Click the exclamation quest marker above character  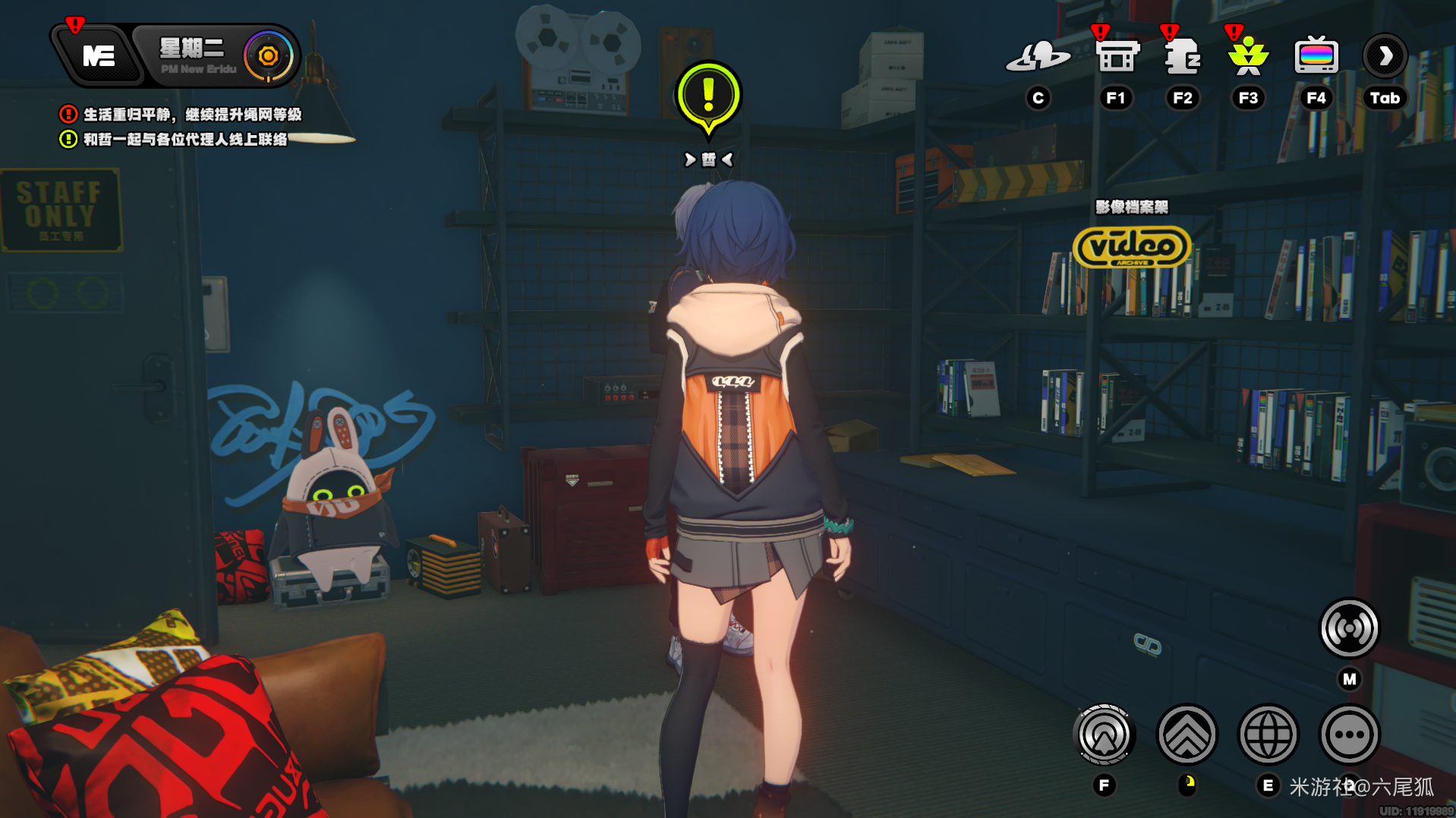[708, 96]
